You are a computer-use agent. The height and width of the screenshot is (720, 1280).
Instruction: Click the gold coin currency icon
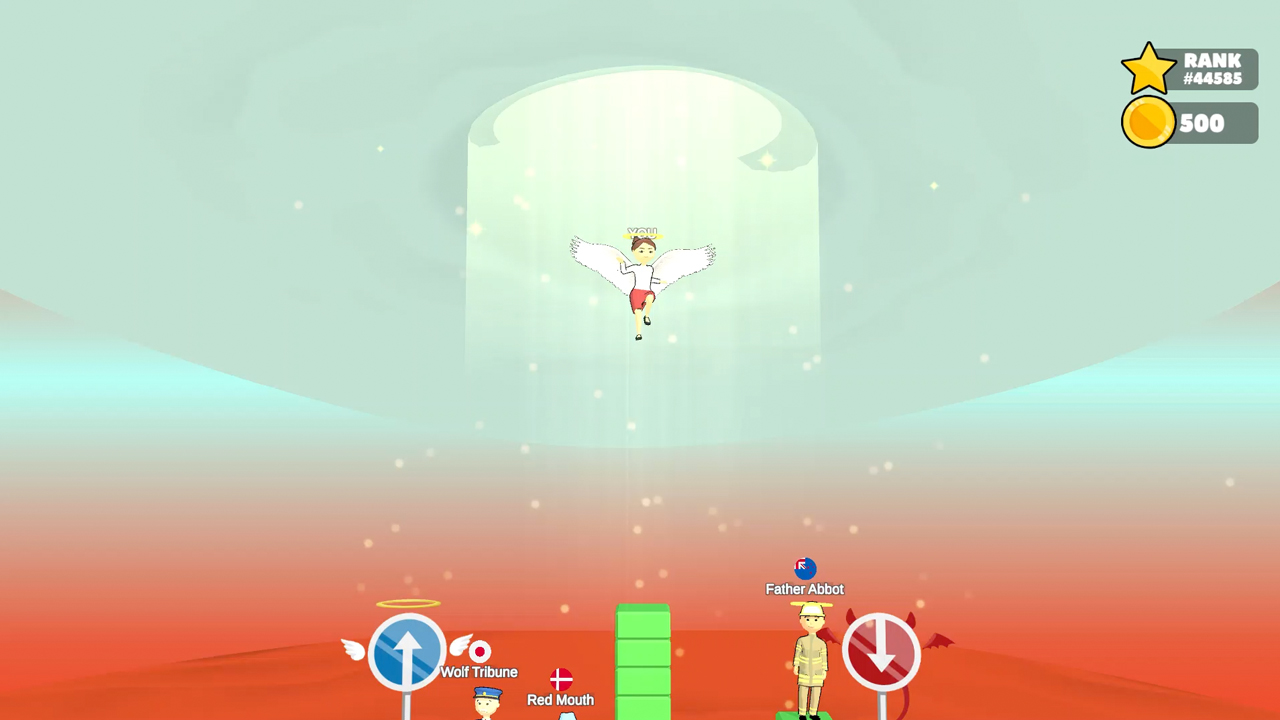[x=1148, y=123]
